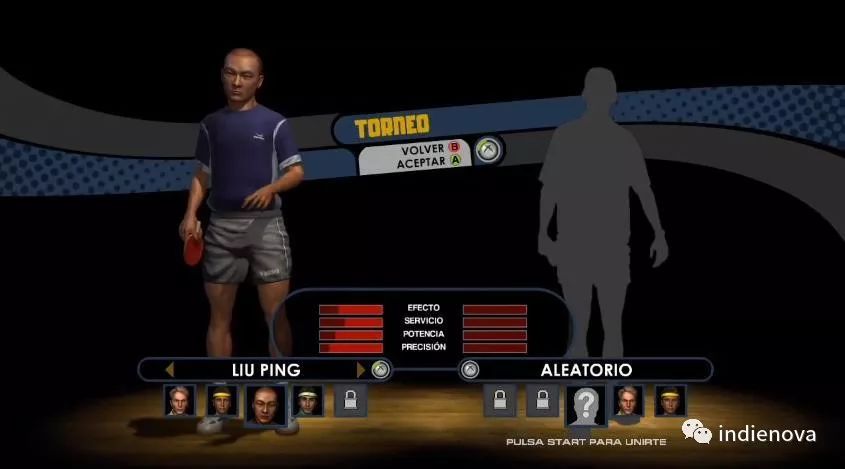Choose the highlighted Liu Ping bald portrait

[265, 402]
